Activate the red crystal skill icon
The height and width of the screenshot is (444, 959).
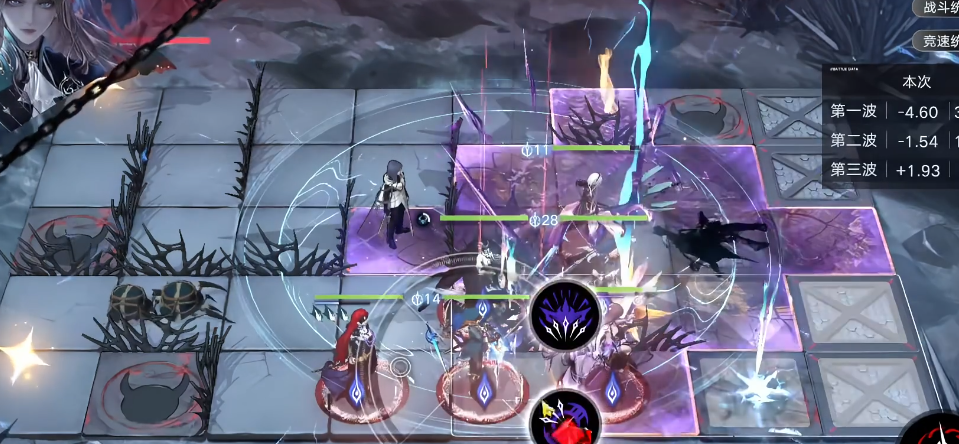564,417
